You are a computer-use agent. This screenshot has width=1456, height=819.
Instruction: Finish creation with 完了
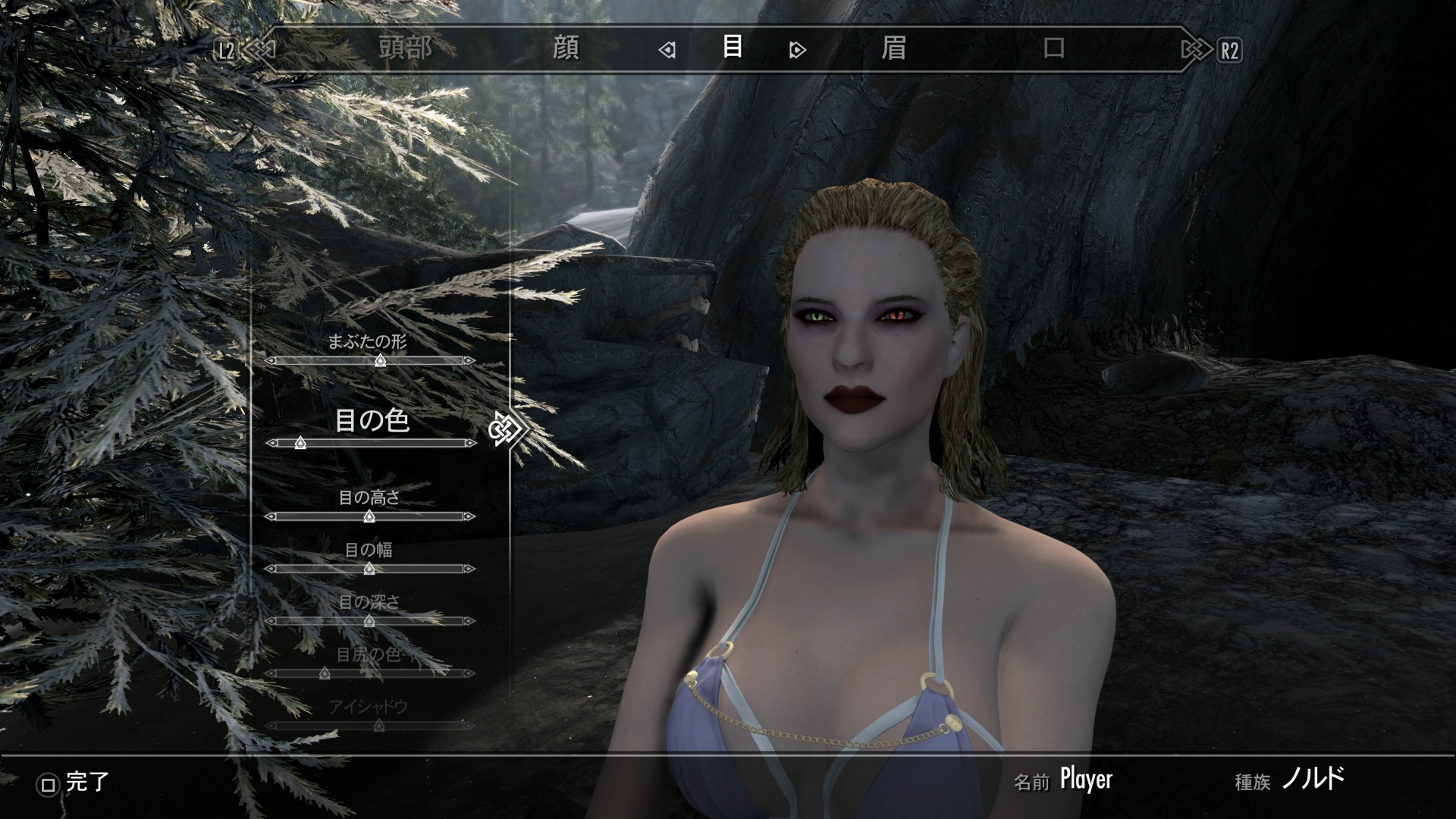(x=76, y=783)
